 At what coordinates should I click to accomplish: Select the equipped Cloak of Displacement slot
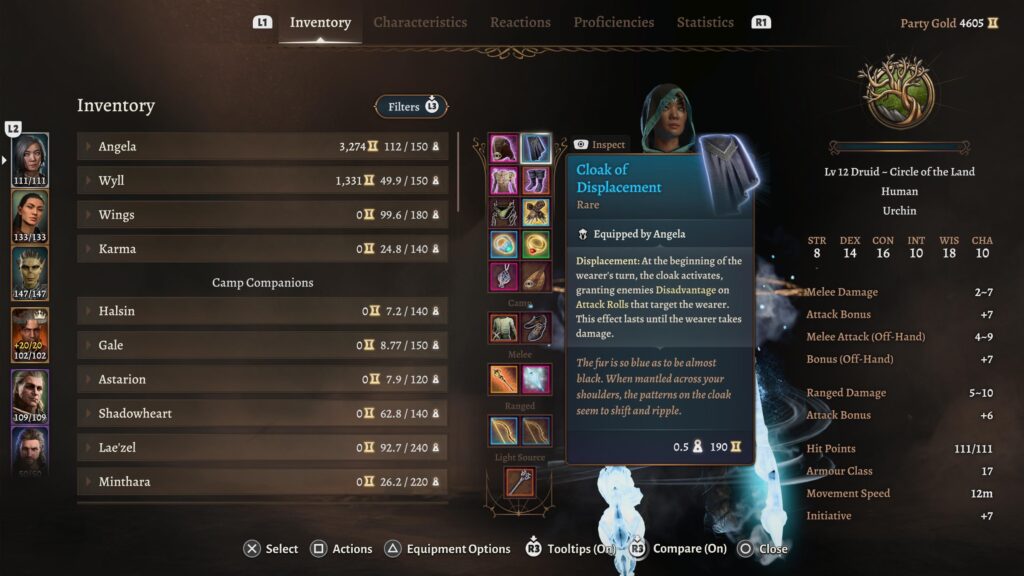click(536, 149)
